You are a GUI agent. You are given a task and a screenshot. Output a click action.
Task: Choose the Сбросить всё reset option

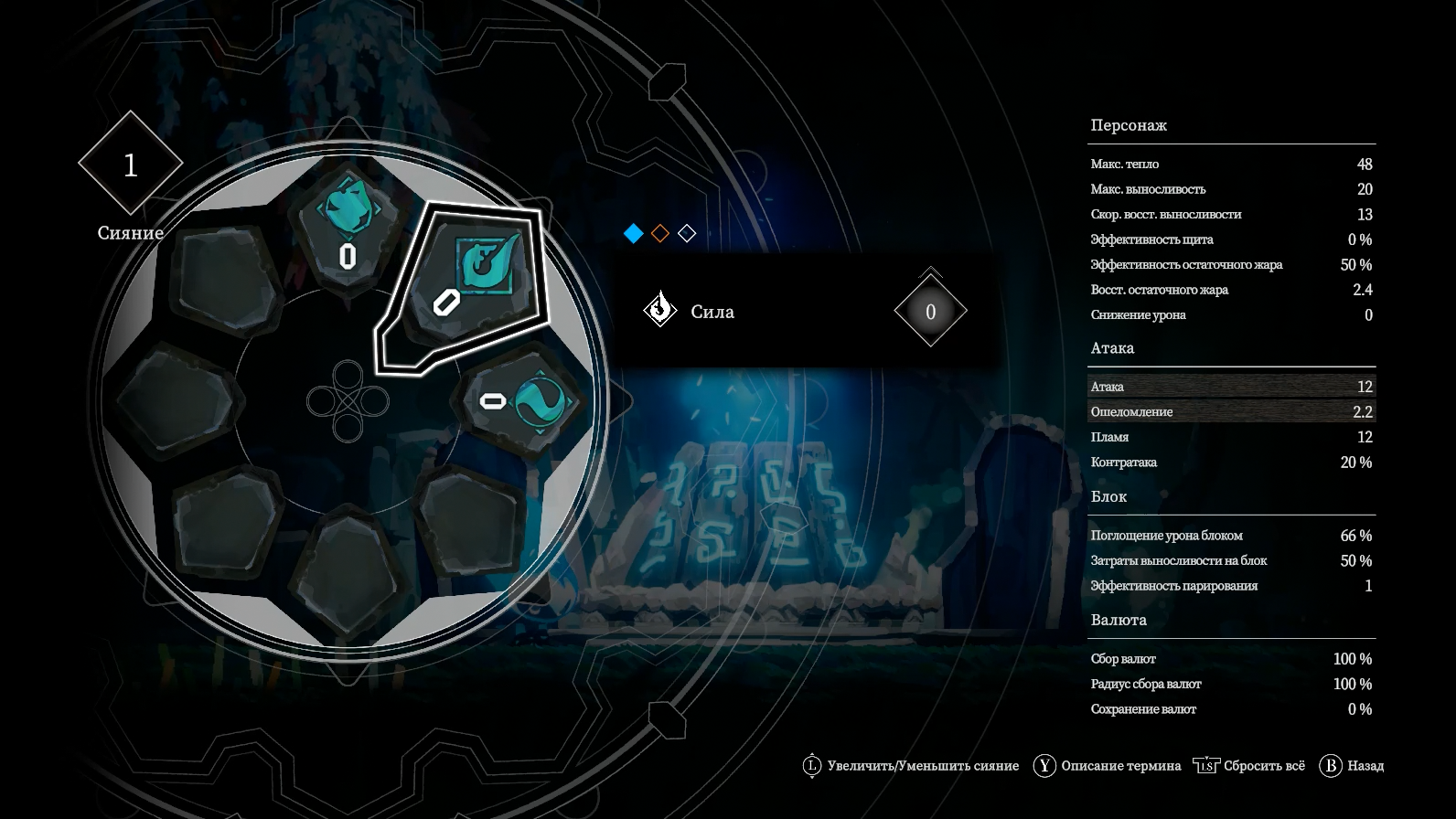[1250, 766]
